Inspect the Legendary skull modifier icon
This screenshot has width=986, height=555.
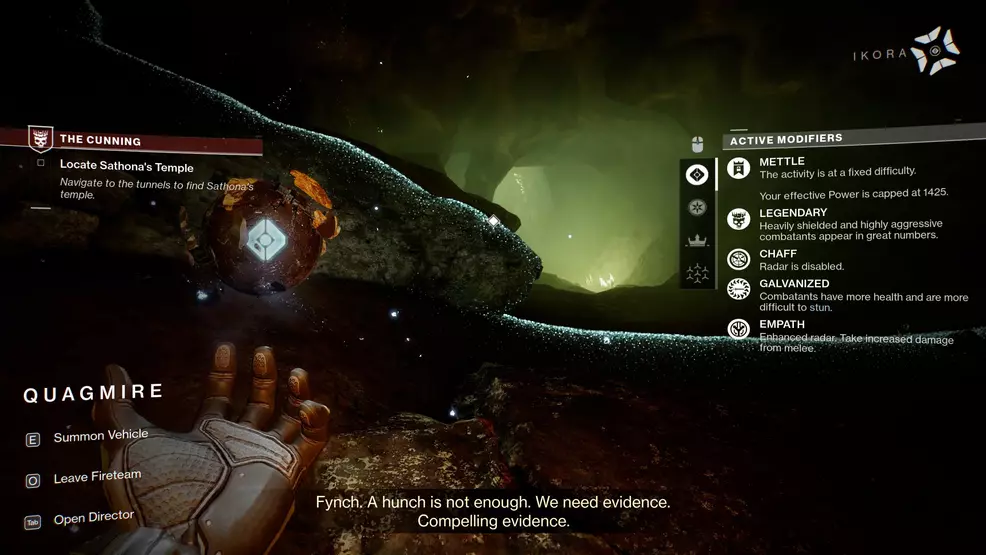pos(739,220)
